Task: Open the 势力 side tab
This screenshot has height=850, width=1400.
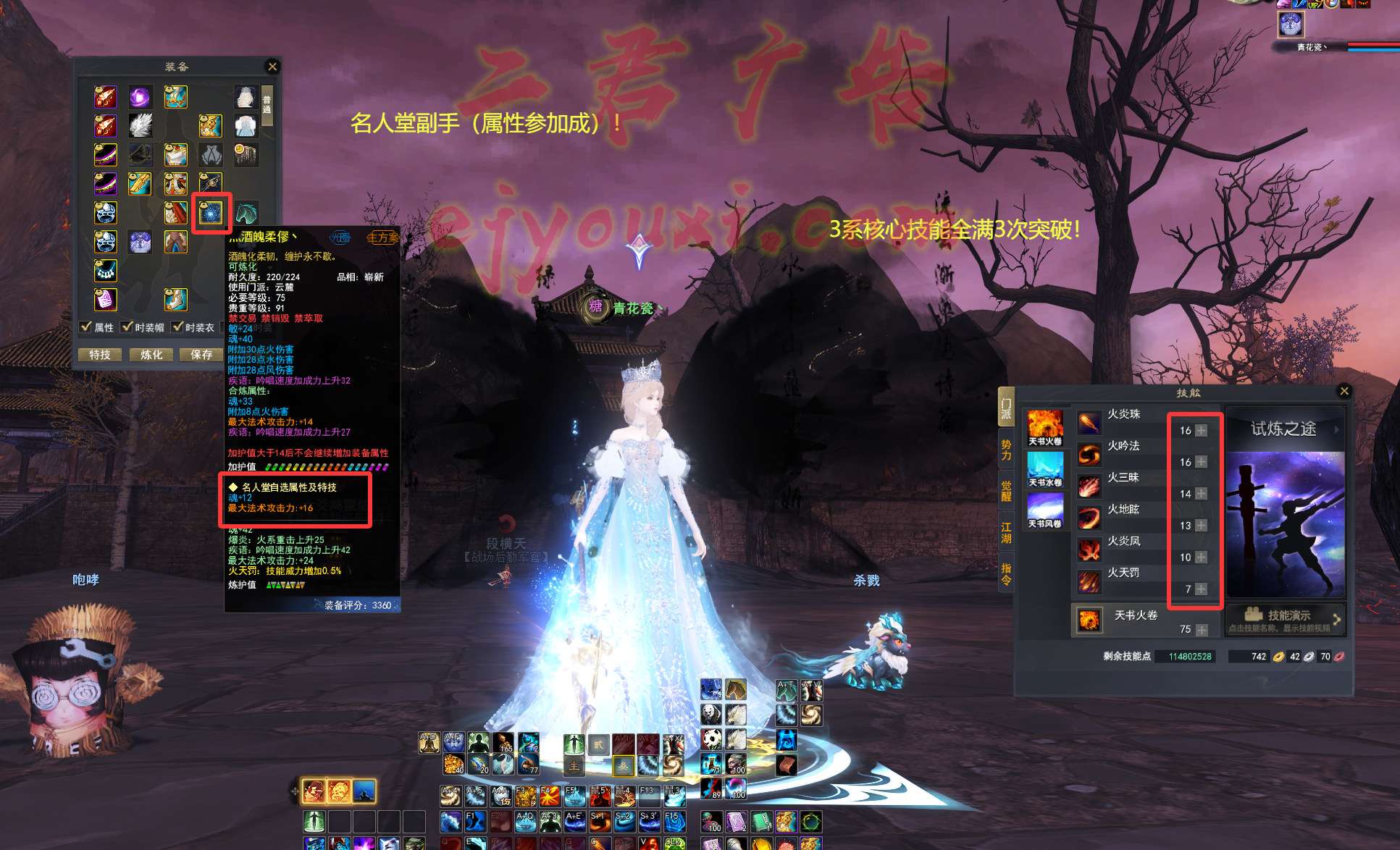Action: (1006, 450)
